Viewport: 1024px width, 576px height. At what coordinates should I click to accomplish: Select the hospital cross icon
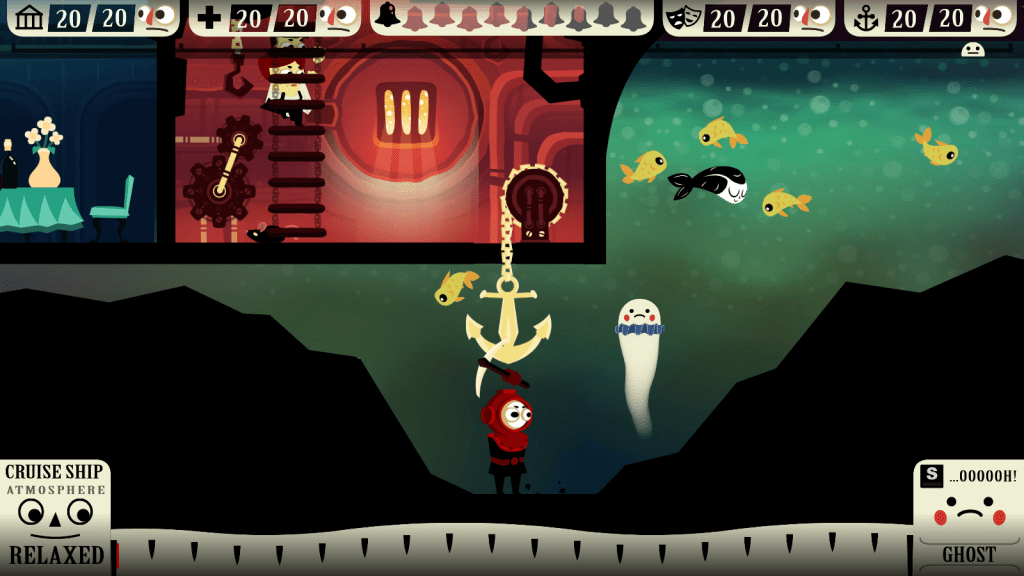click(210, 17)
